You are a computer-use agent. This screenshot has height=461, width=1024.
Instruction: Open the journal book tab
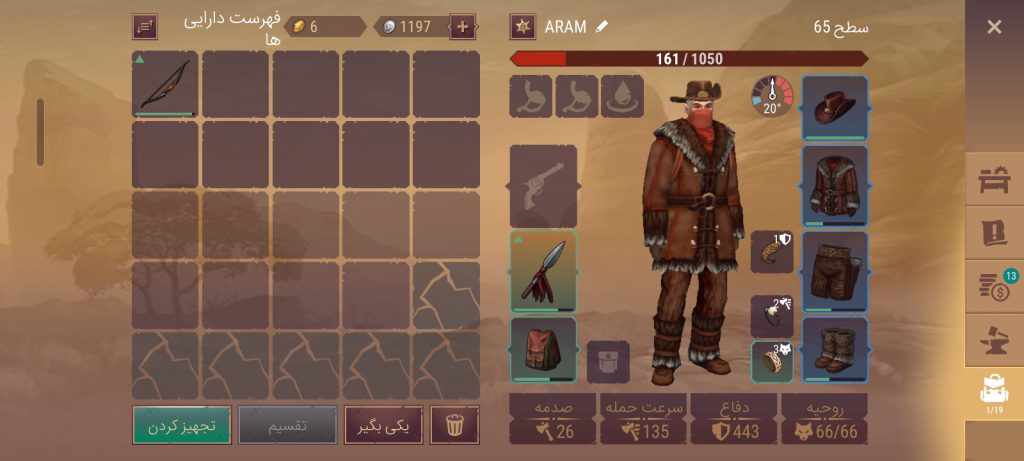click(x=994, y=233)
